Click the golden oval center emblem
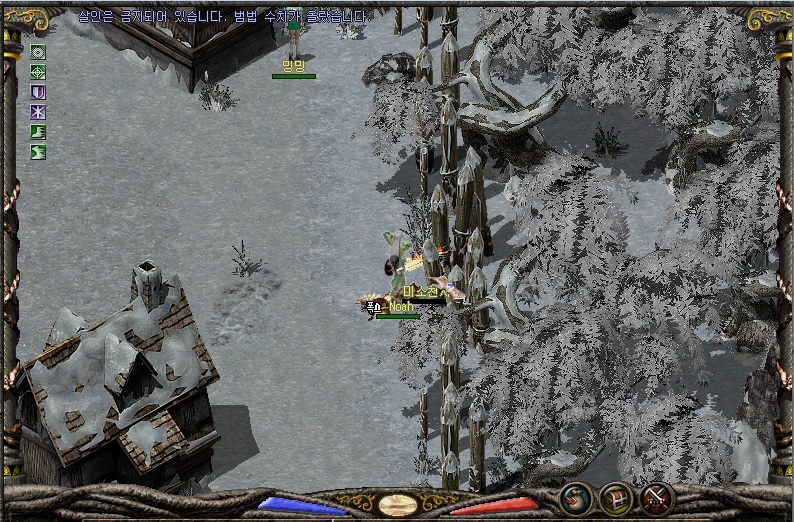Screen dimensions: 794x522 [398, 504]
